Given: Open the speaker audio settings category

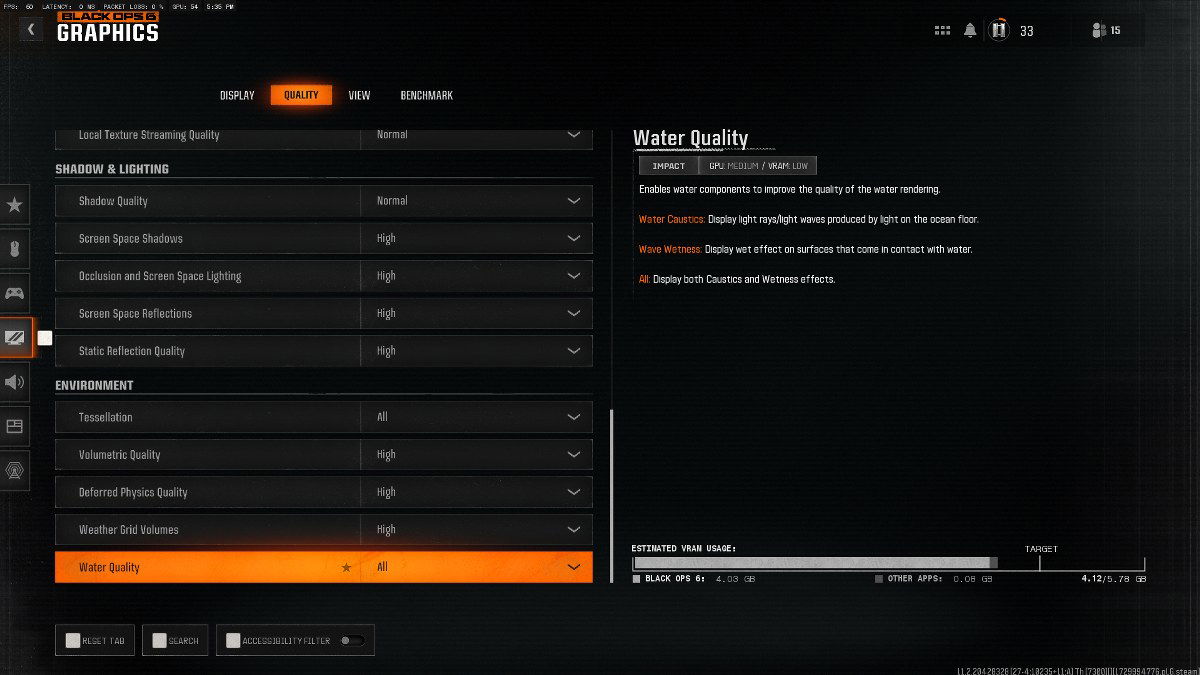Looking at the screenshot, I should (x=15, y=382).
